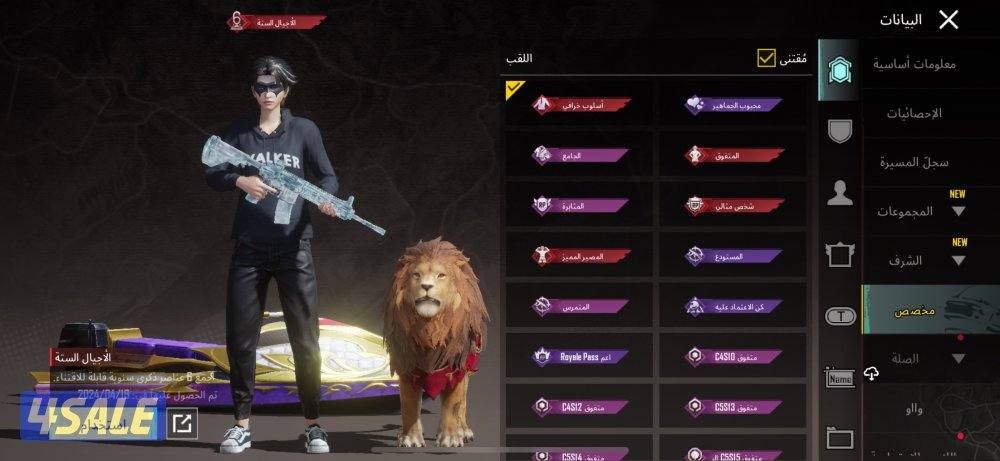
Task: Pick the Royale Pass title
Action: pos(581,356)
